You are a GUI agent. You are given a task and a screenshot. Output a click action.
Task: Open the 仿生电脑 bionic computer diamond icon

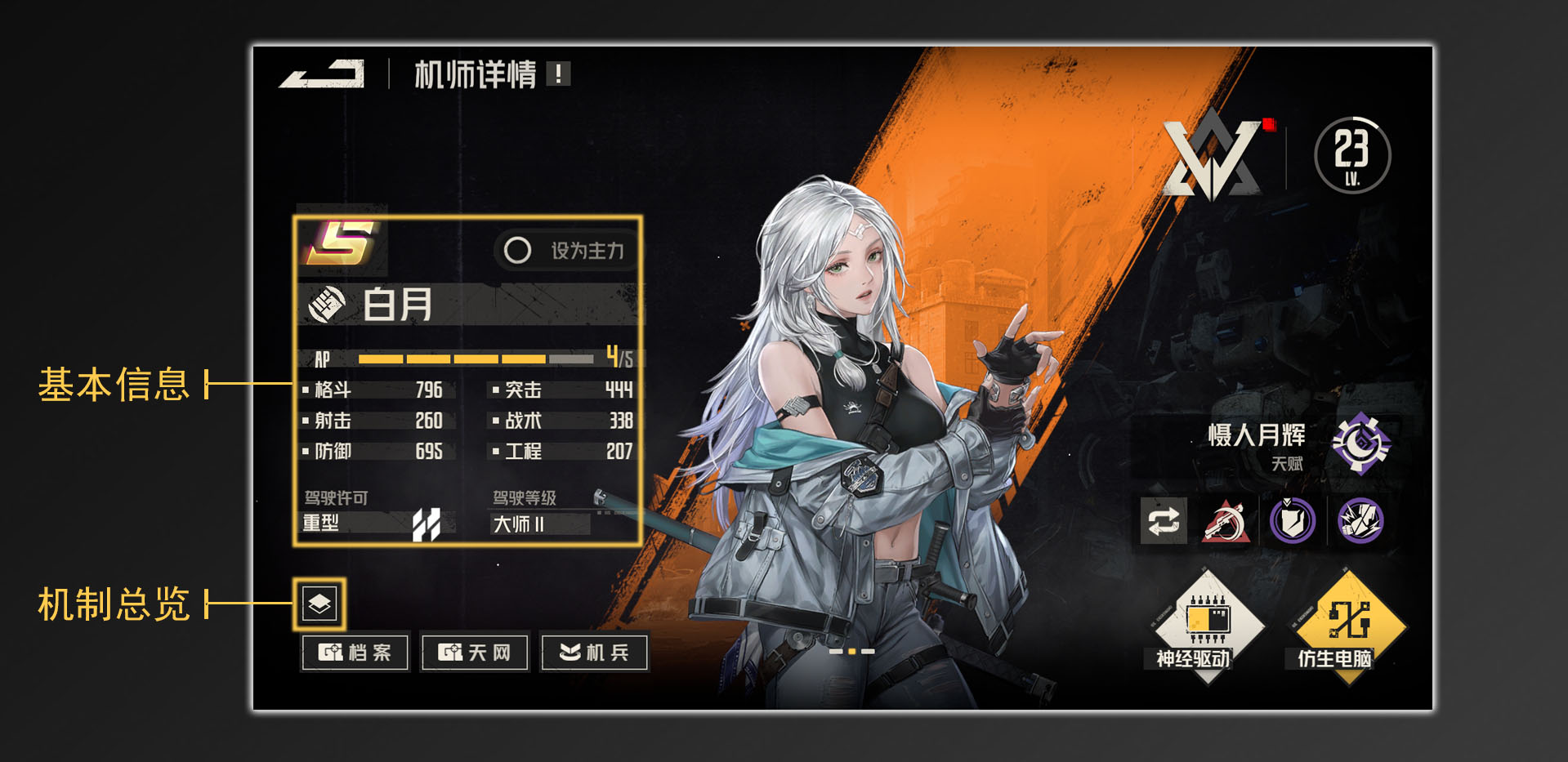point(1345,626)
